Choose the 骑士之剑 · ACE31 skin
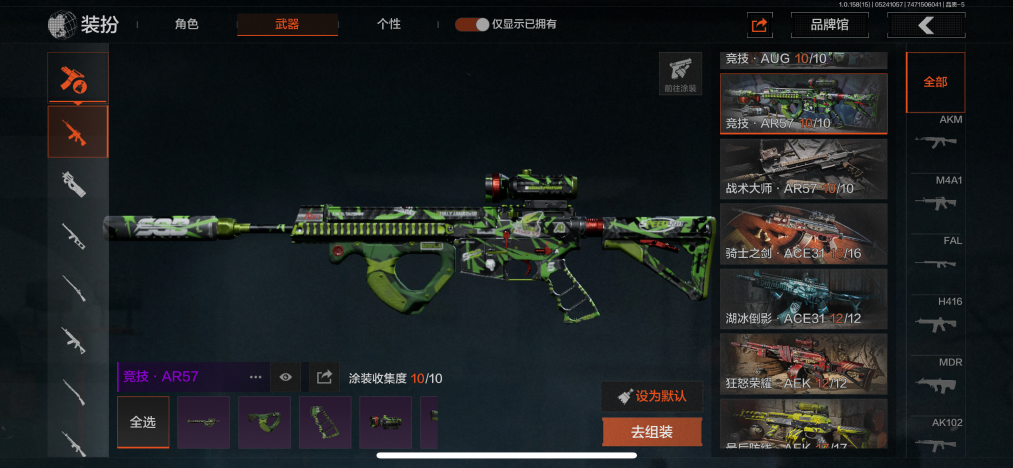Screen dimensions: 1013x468 (x=803, y=233)
